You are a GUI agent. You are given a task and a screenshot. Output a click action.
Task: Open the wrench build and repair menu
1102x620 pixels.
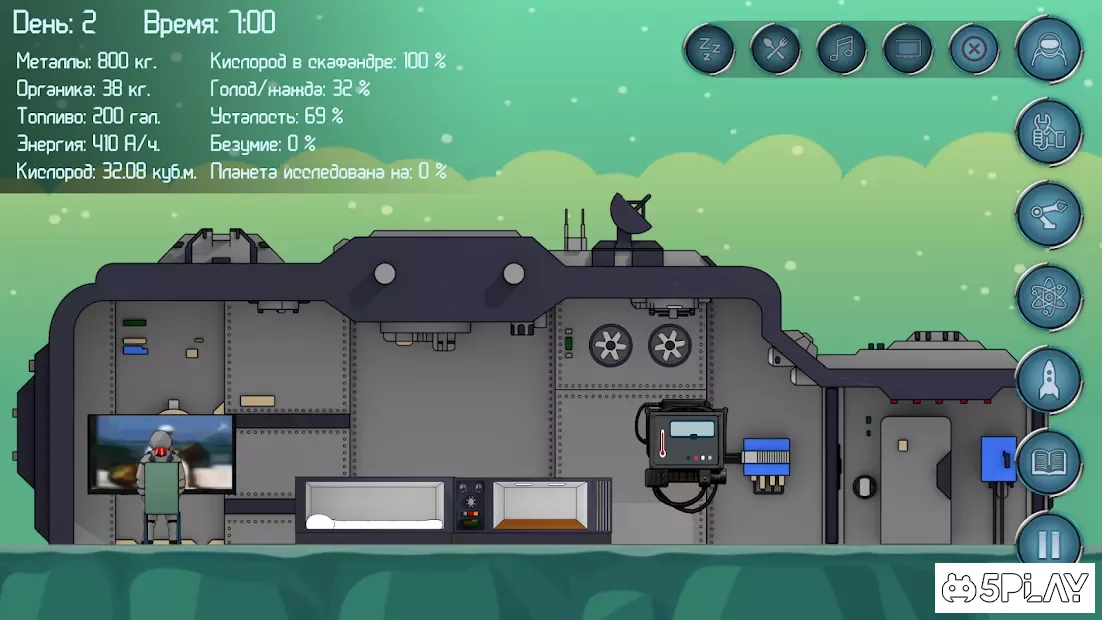click(1049, 131)
